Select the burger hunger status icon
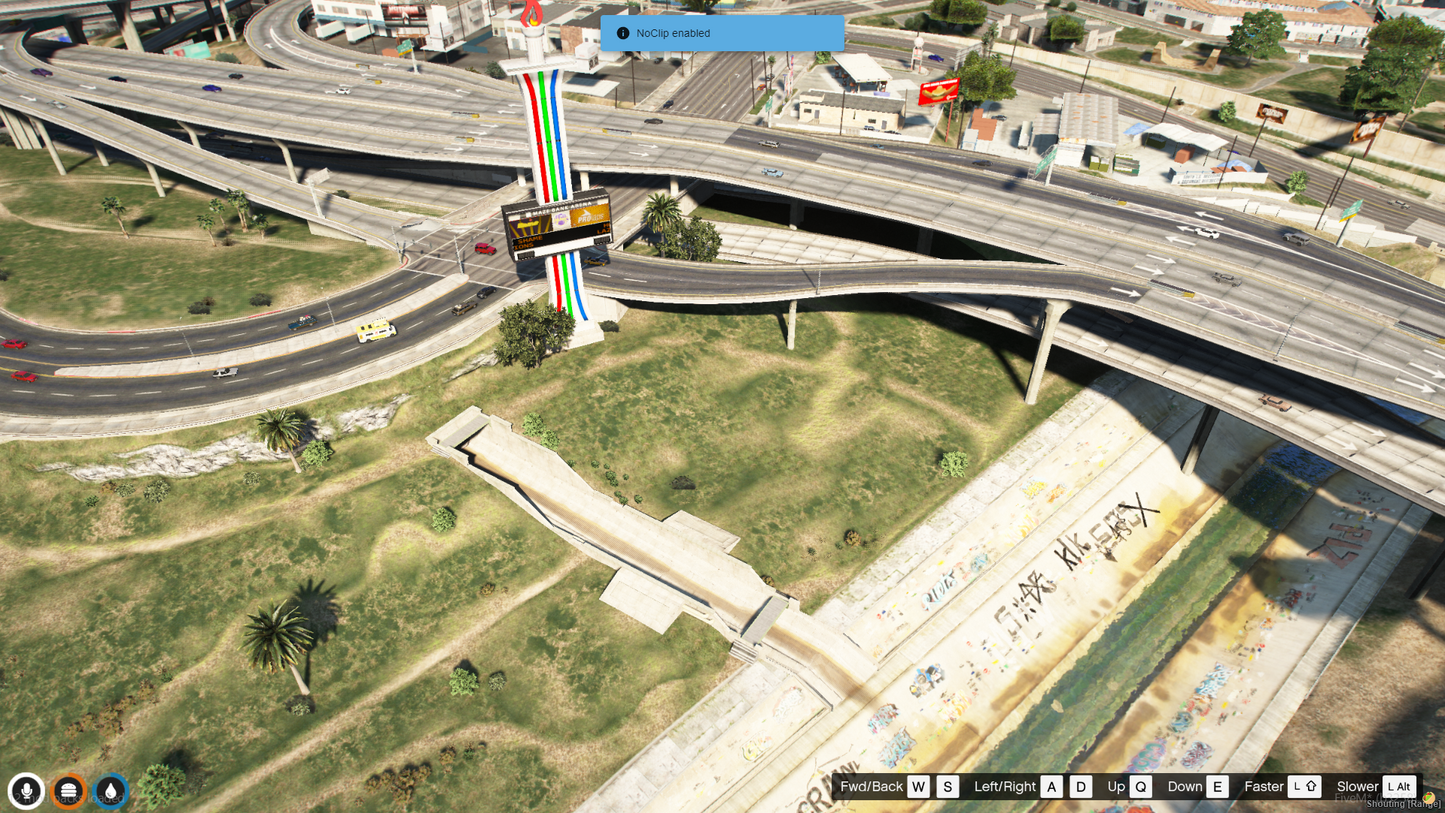Image resolution: width=1445 pixels, height=813 pixels. click(x=69, y=791)
